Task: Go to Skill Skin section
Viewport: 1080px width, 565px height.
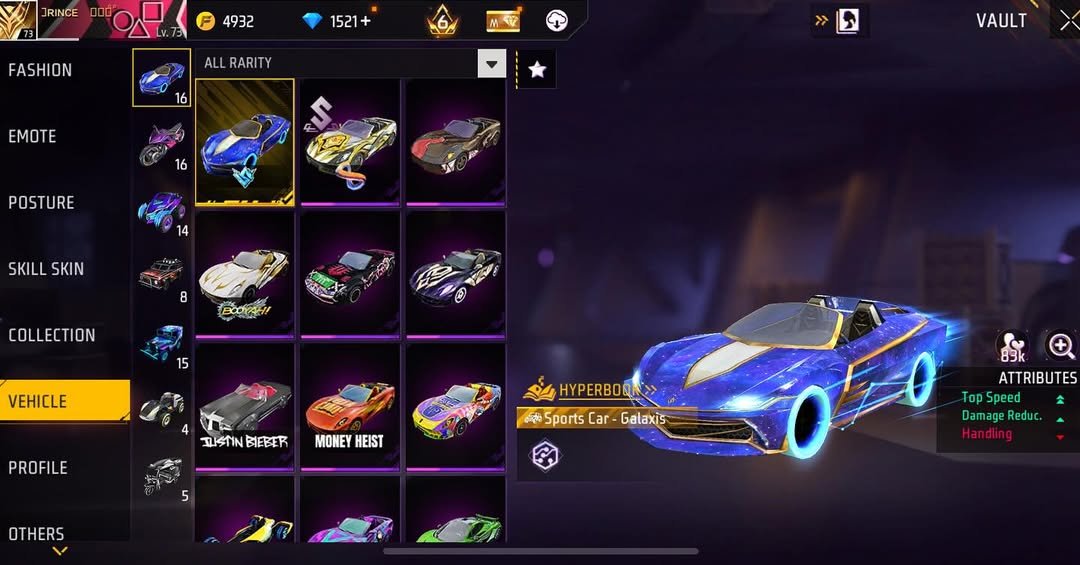Action: (46, 269)
